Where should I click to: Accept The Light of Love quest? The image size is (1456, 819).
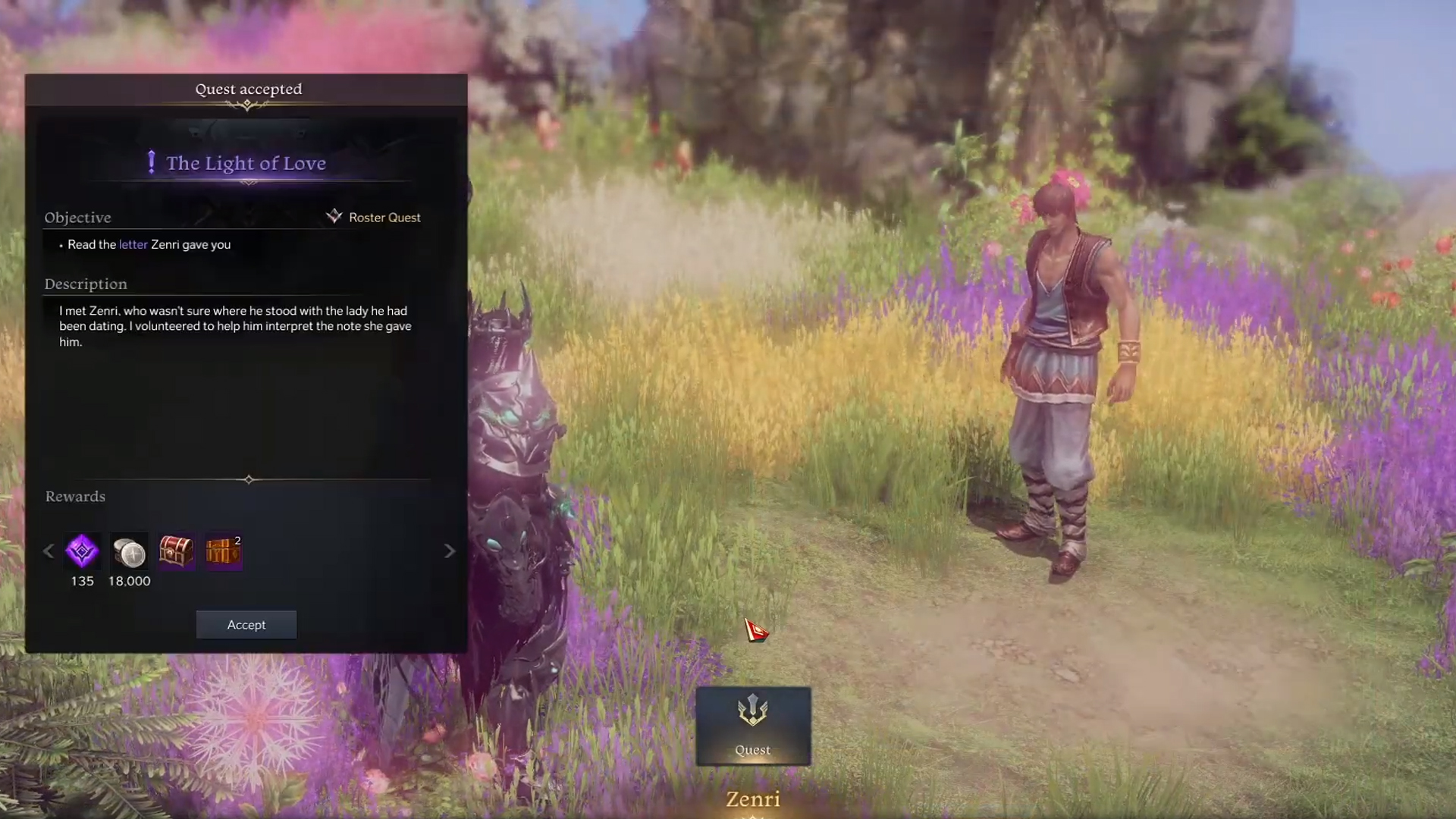click(x=246, y=624)
